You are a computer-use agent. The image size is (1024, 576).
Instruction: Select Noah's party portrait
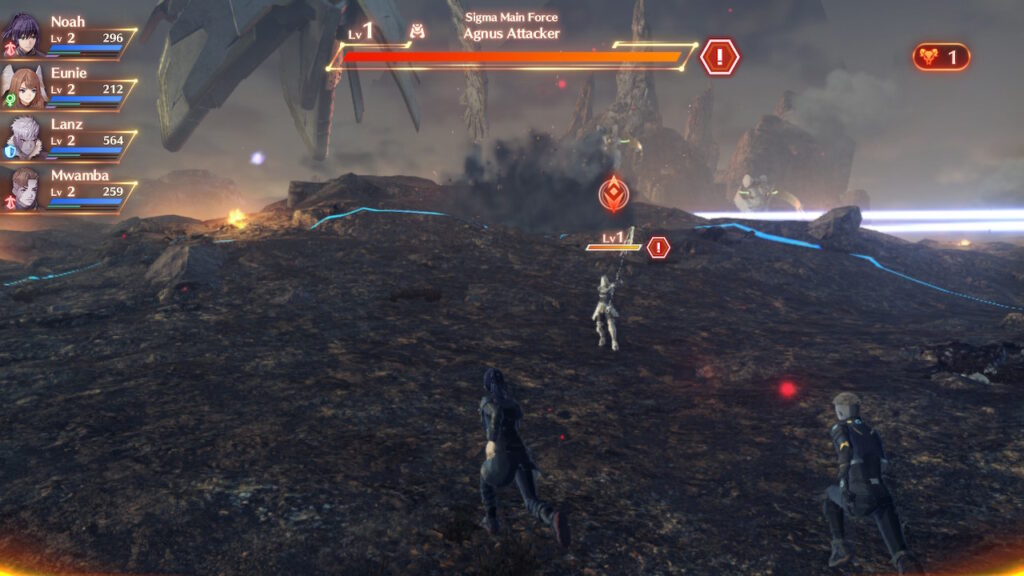pyautogui.click(x=24, y=34)
